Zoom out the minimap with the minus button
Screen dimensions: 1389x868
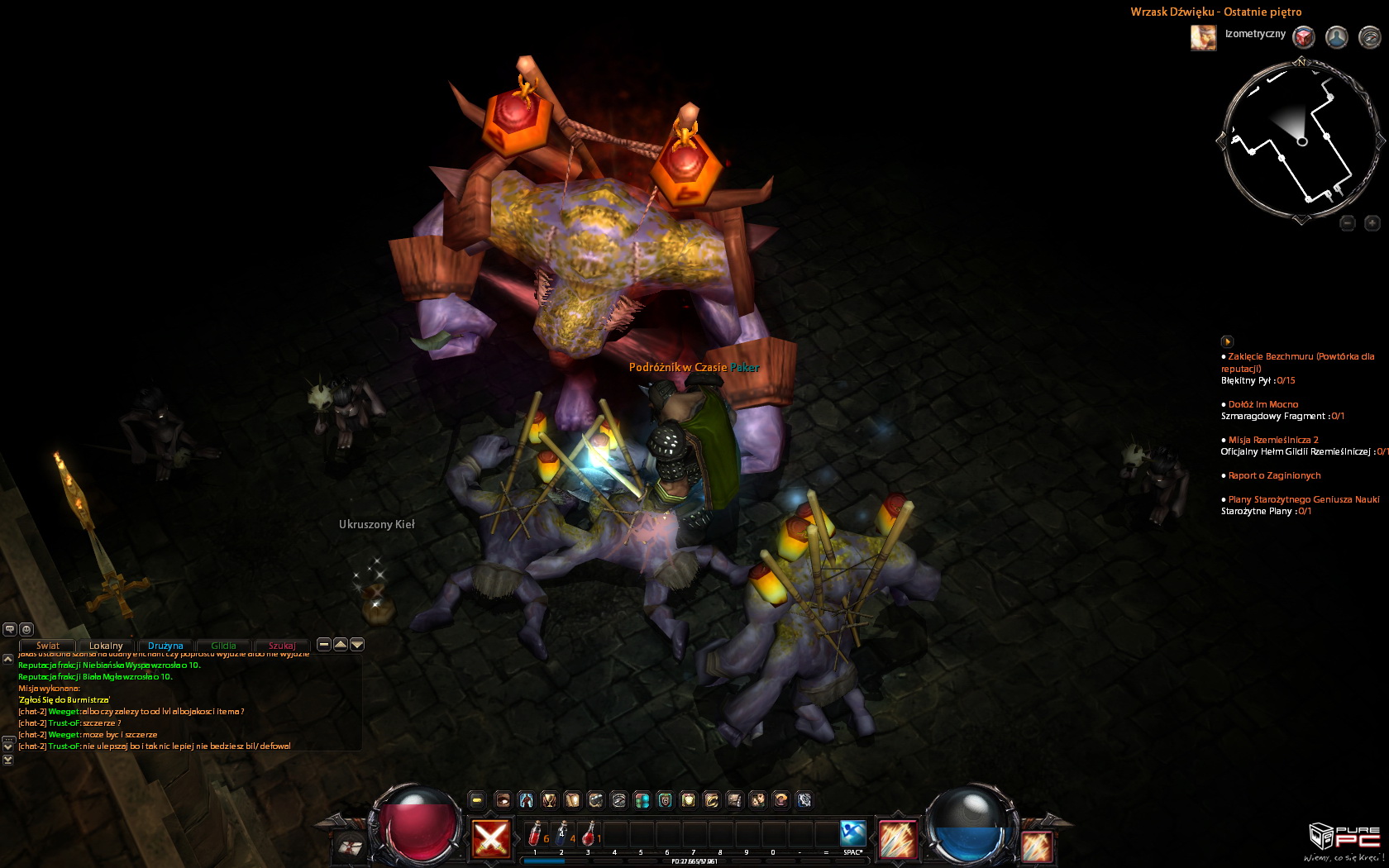pos(1348,222)
